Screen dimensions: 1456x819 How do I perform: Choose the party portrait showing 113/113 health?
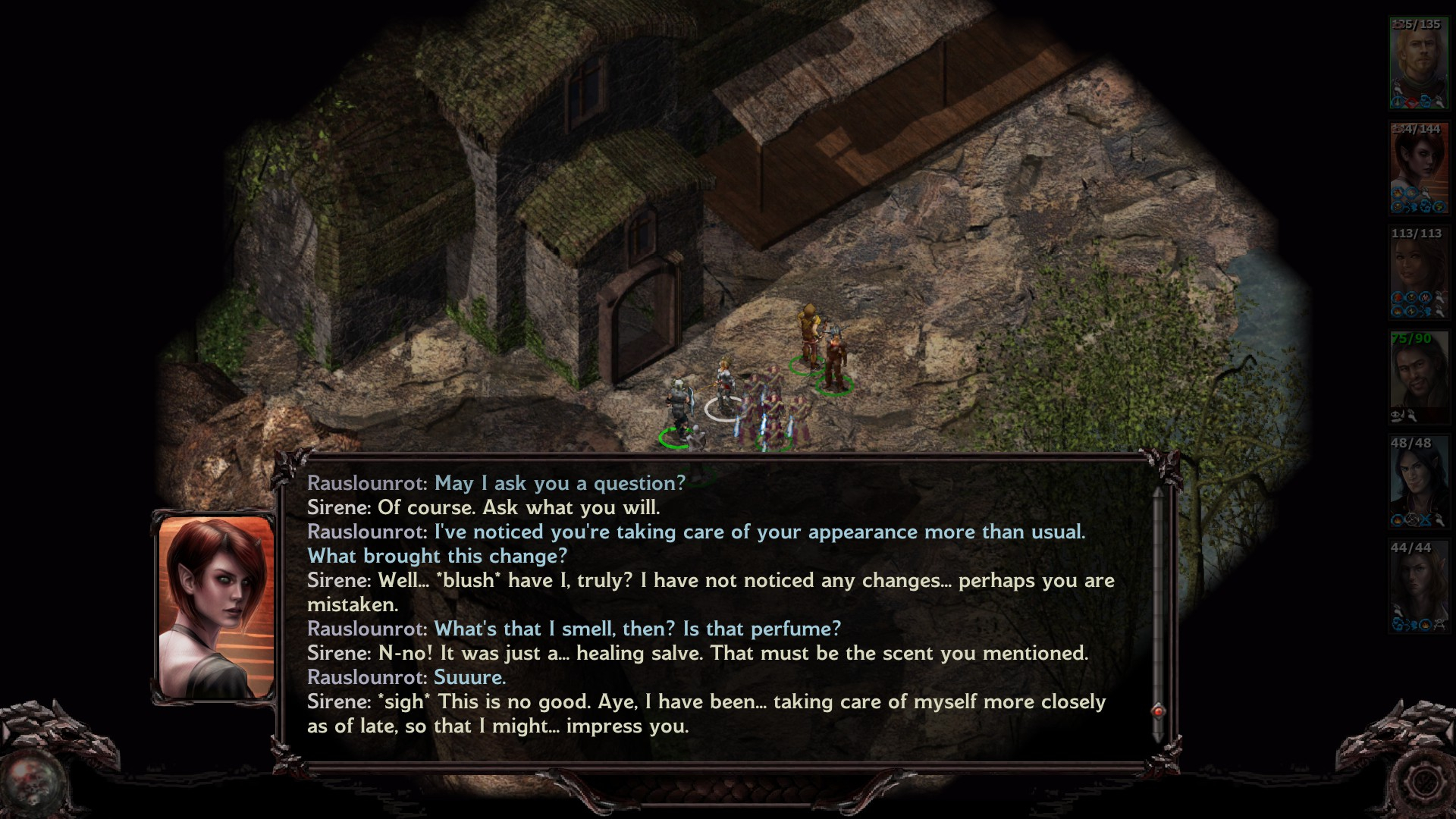1418,272
